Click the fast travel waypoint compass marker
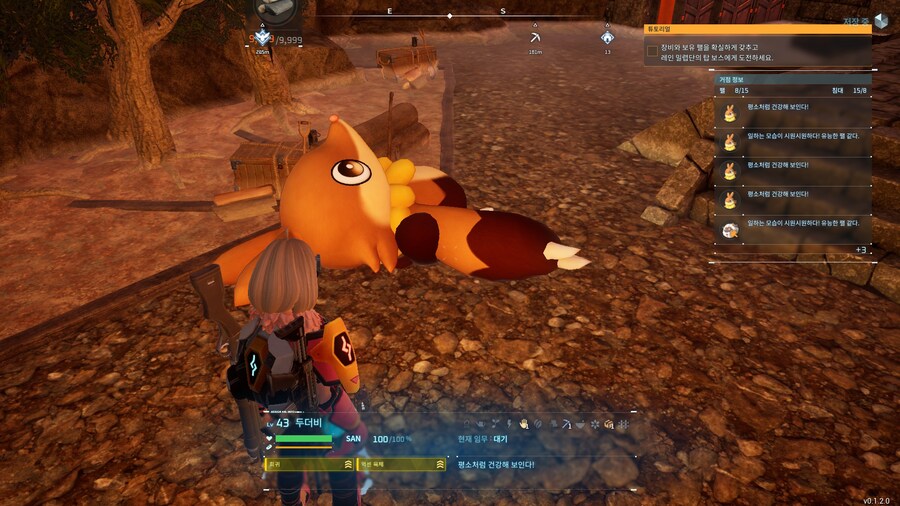The width and height of the screenshot is (900, 506). click(263, 37)
